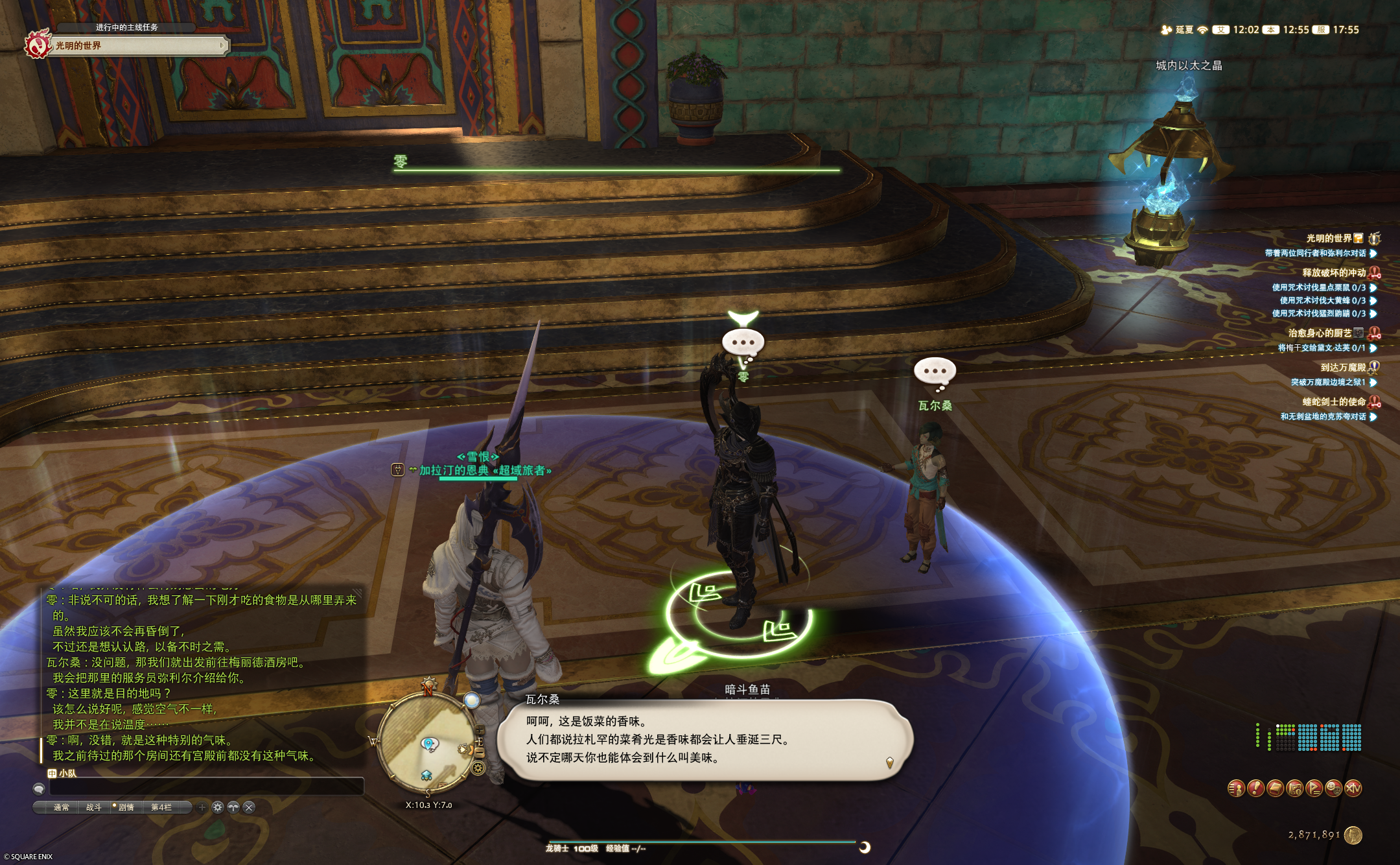Select the 剧情 chat tab
Image resolution: width=1400 pixels, height=865 pixels.
[126, 807]
